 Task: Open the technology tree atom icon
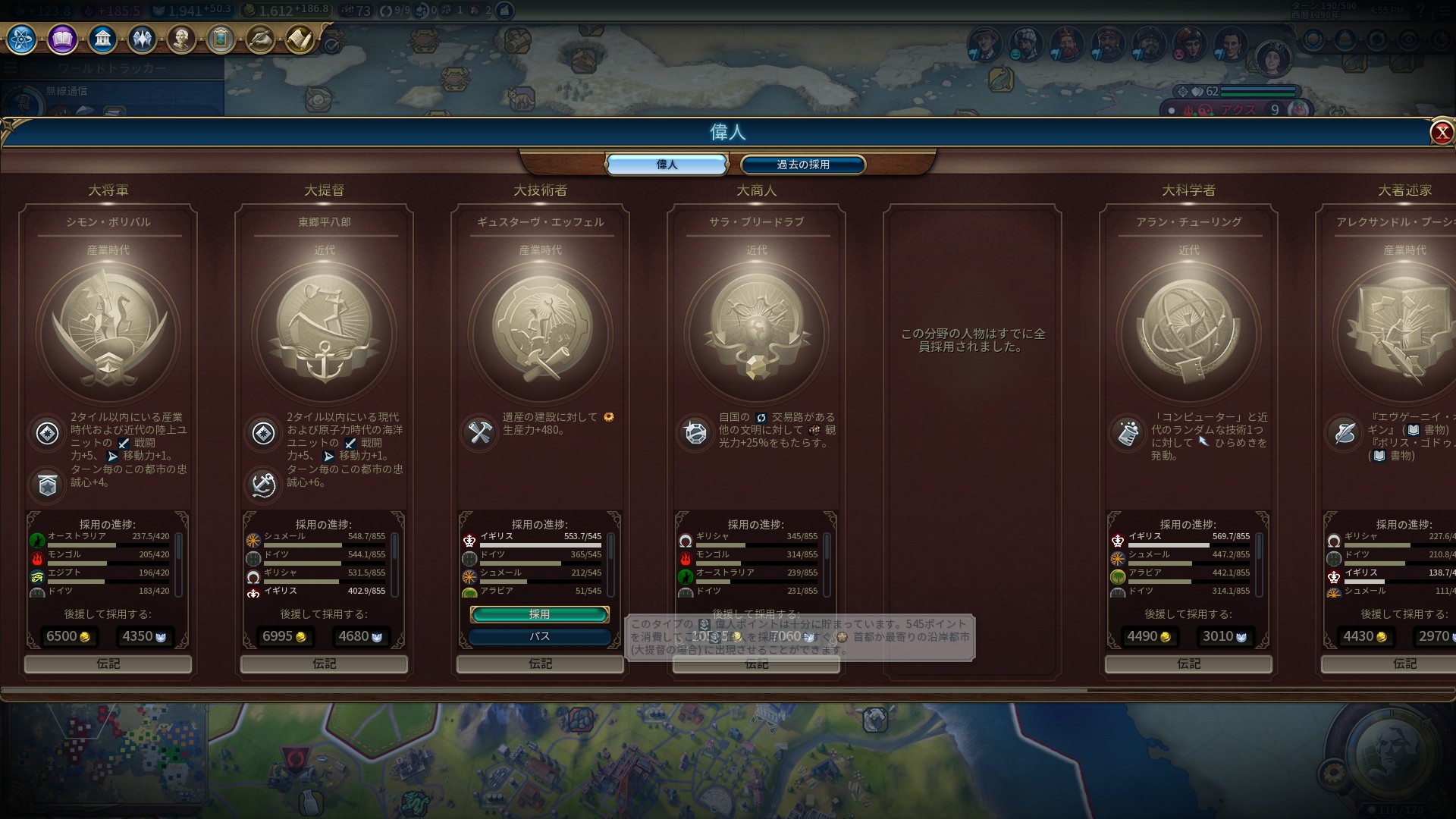(21, 39)
